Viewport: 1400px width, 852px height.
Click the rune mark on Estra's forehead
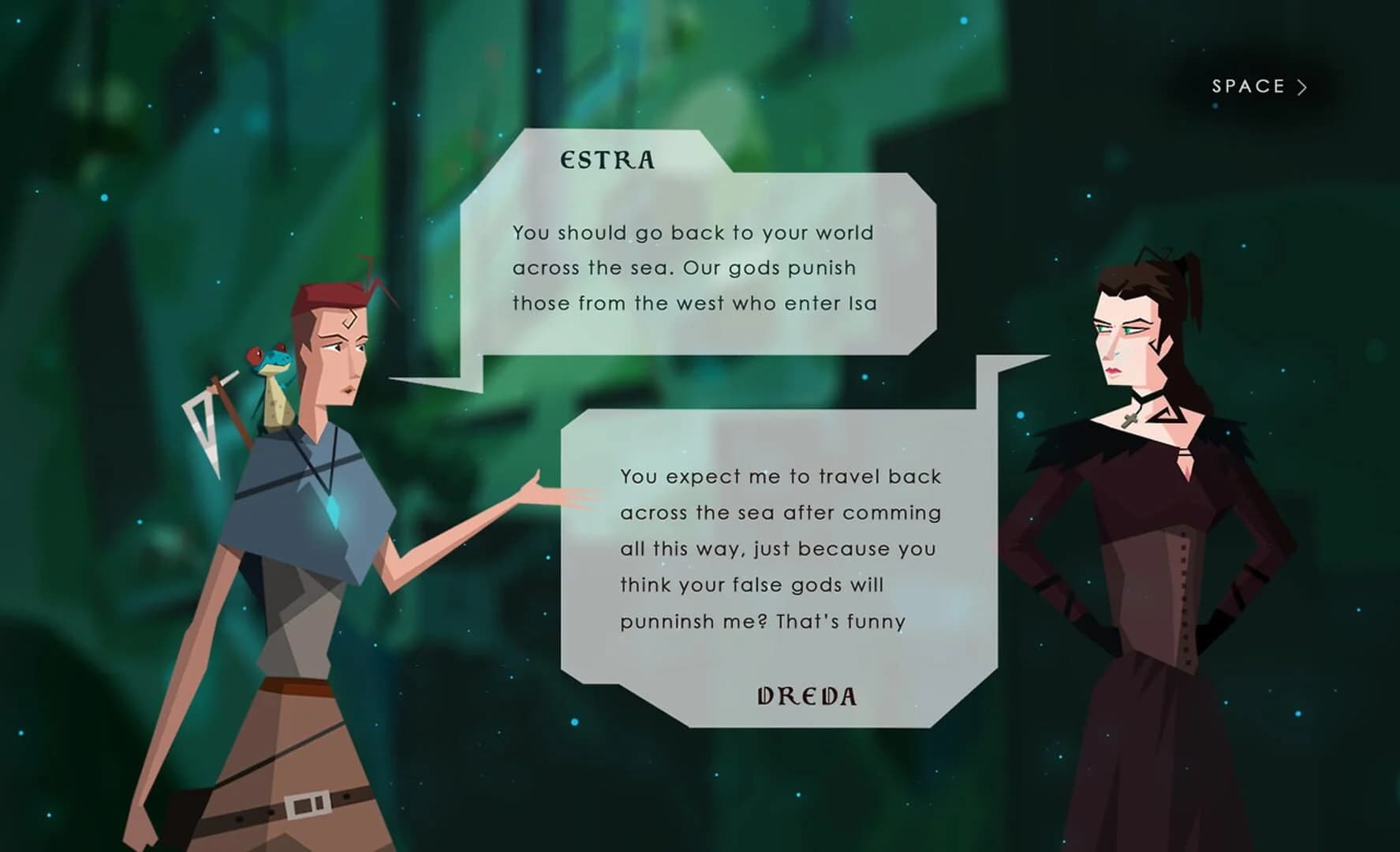[x=349, y=319]
